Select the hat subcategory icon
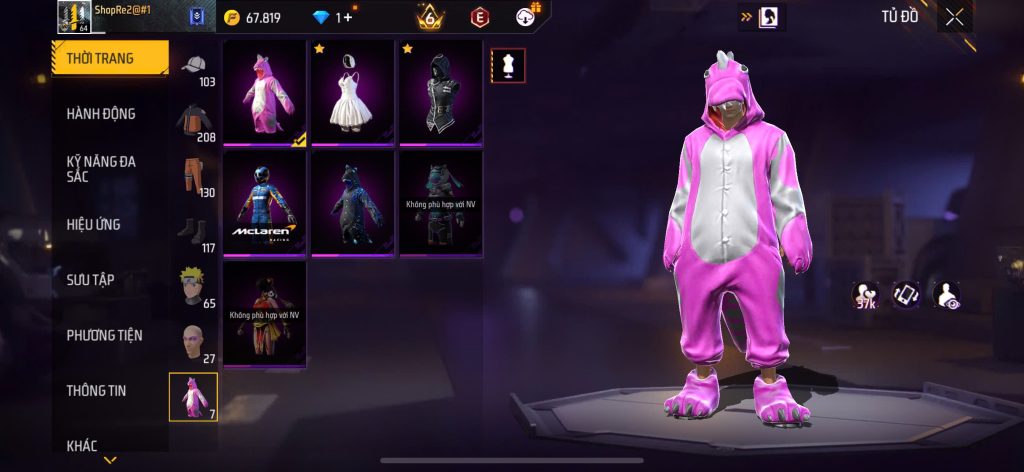Image resolution: width=1024 pixels, height=472 pixels. 194,66
